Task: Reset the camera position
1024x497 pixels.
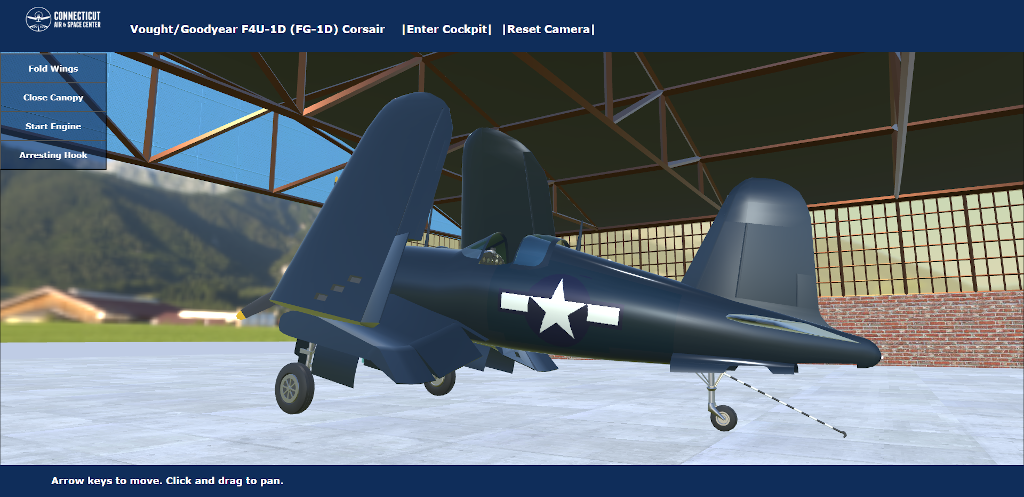Action: (x=548, y=29)
